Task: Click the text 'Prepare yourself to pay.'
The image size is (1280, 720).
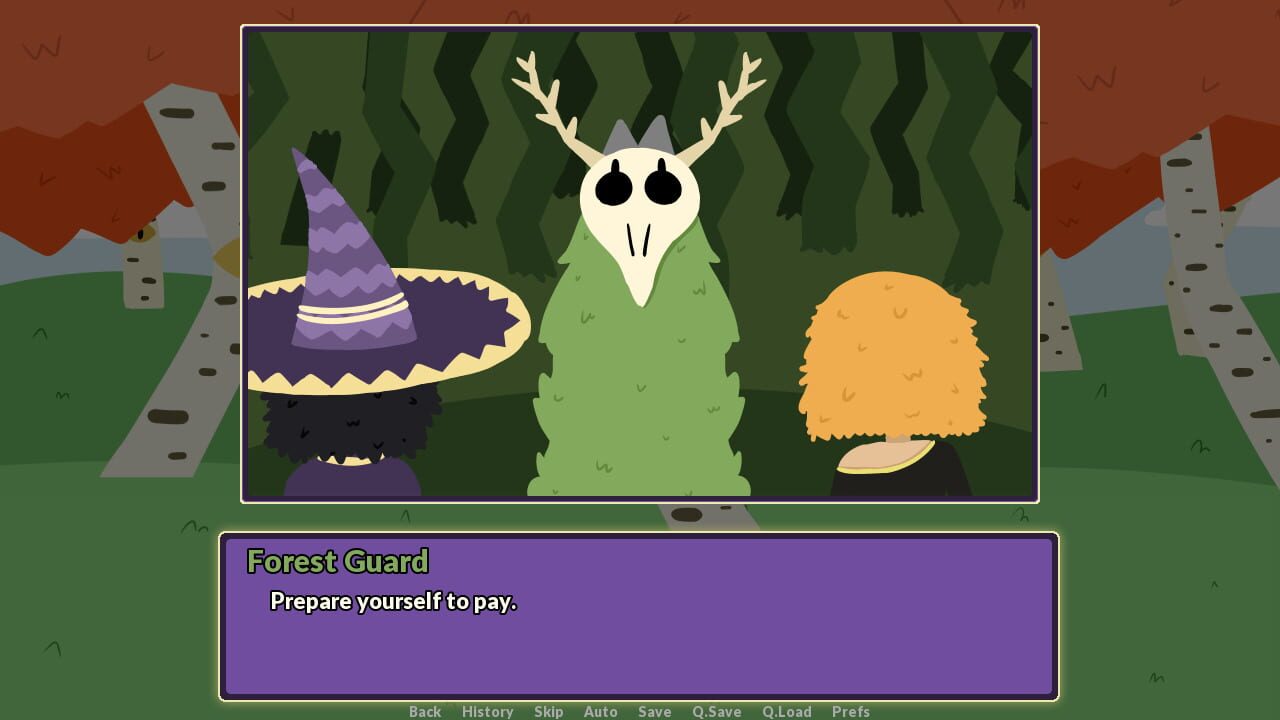Action: tap(392, 602)
